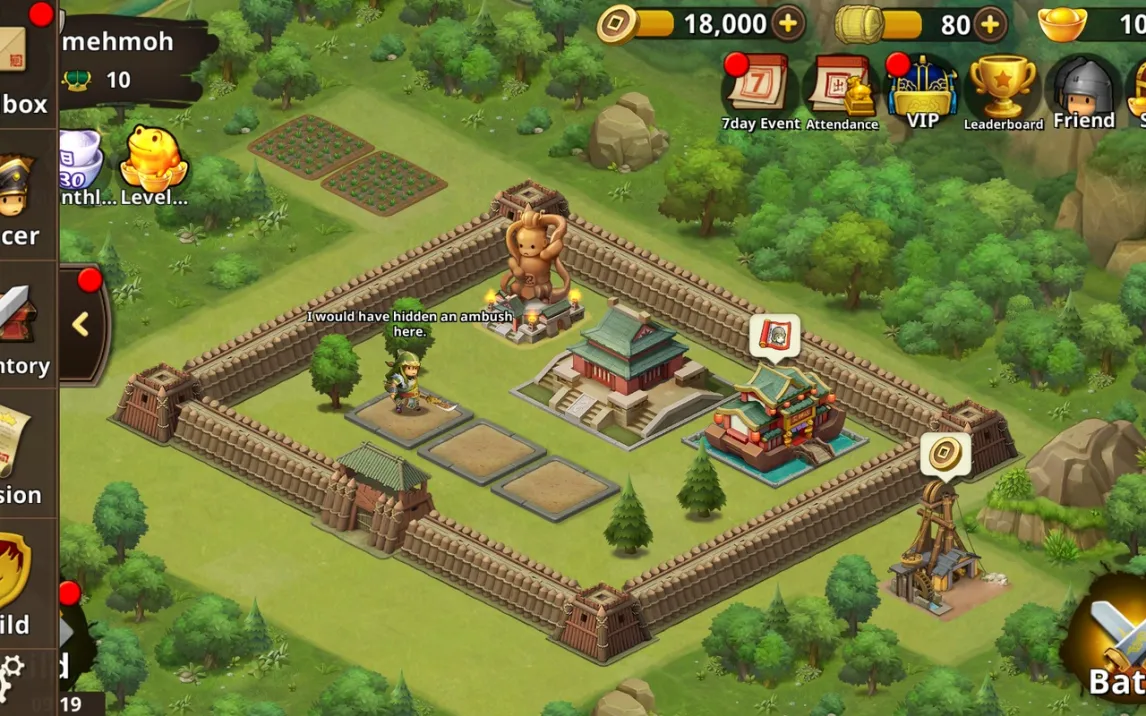Open settings with the gear icon
This screenshot has height=716, width=1146.
(x=12, y=669)
